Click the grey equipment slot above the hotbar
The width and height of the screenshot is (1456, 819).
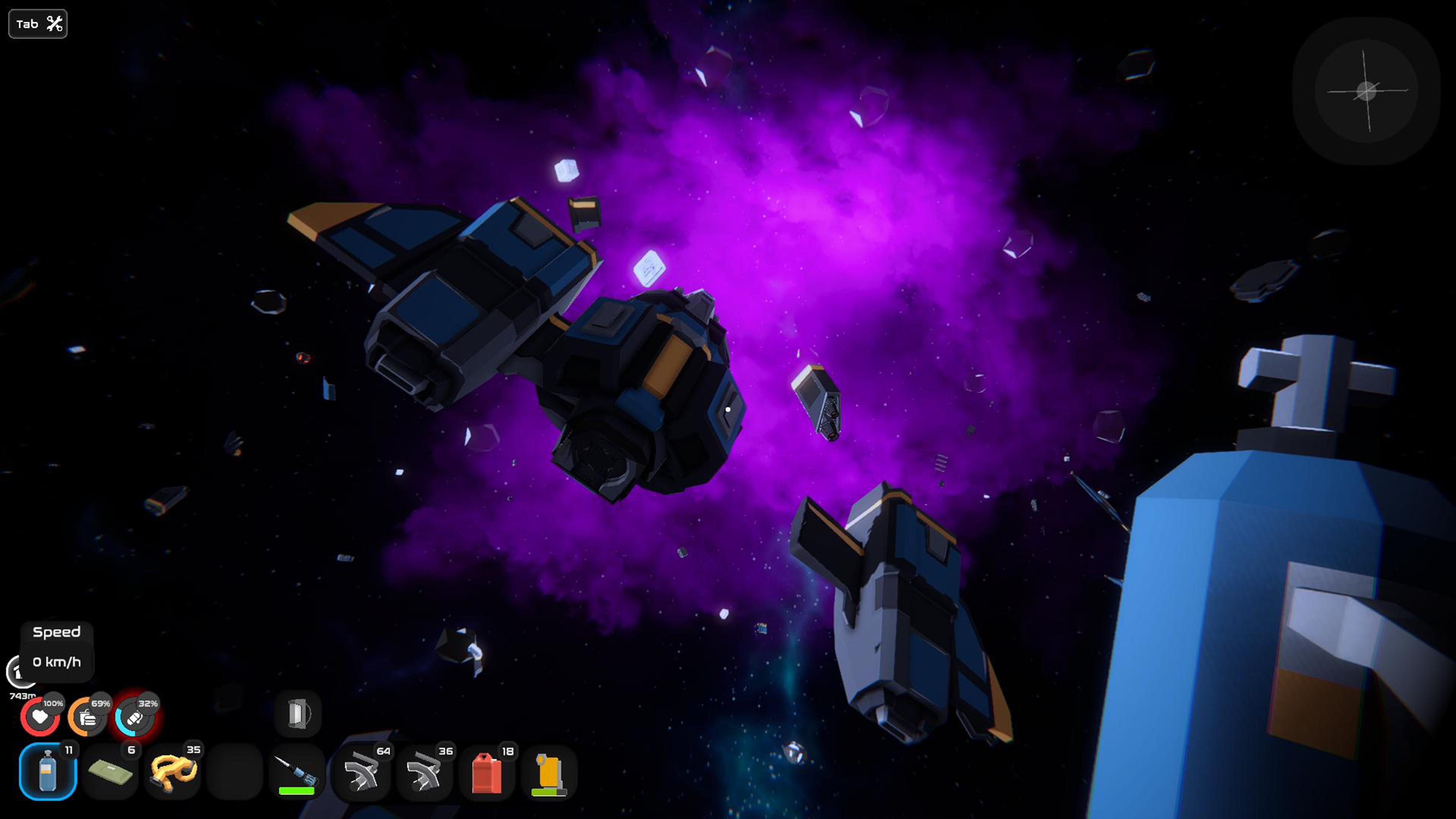point(298,713)
